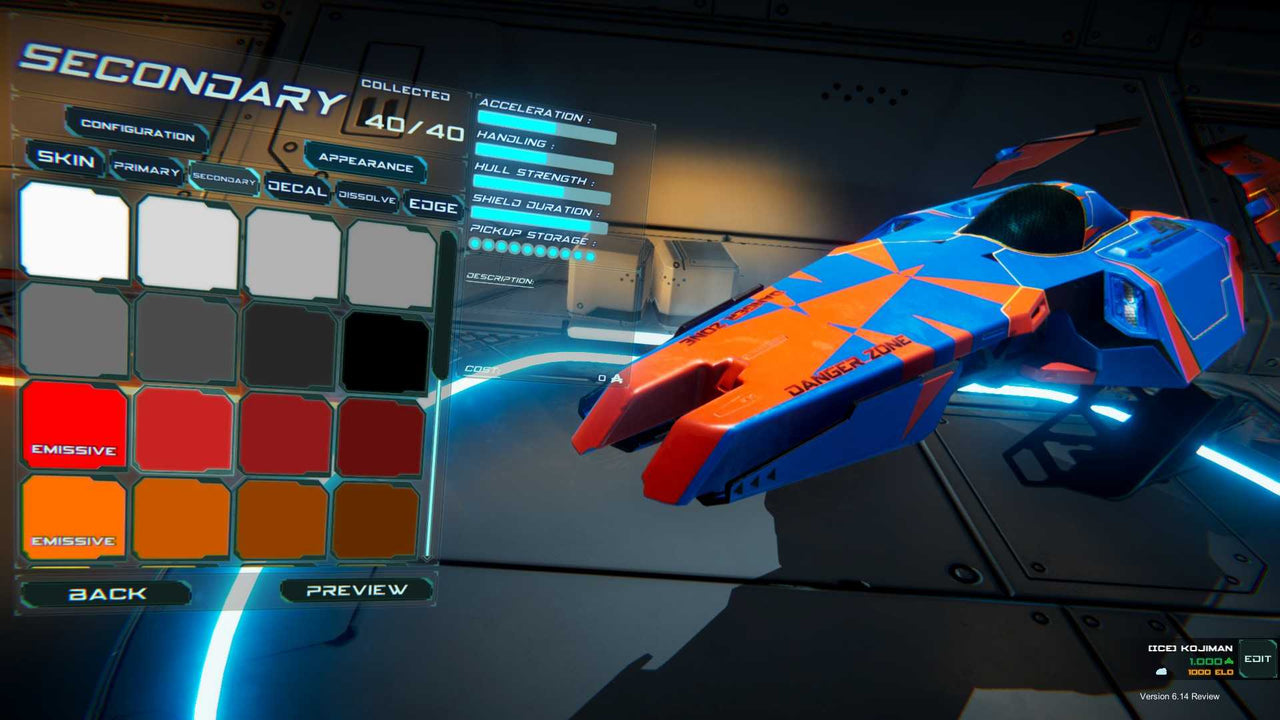Click the green rank arrow icon
This screenshot has height=720, width=1280.
(x=1230, y=661)
